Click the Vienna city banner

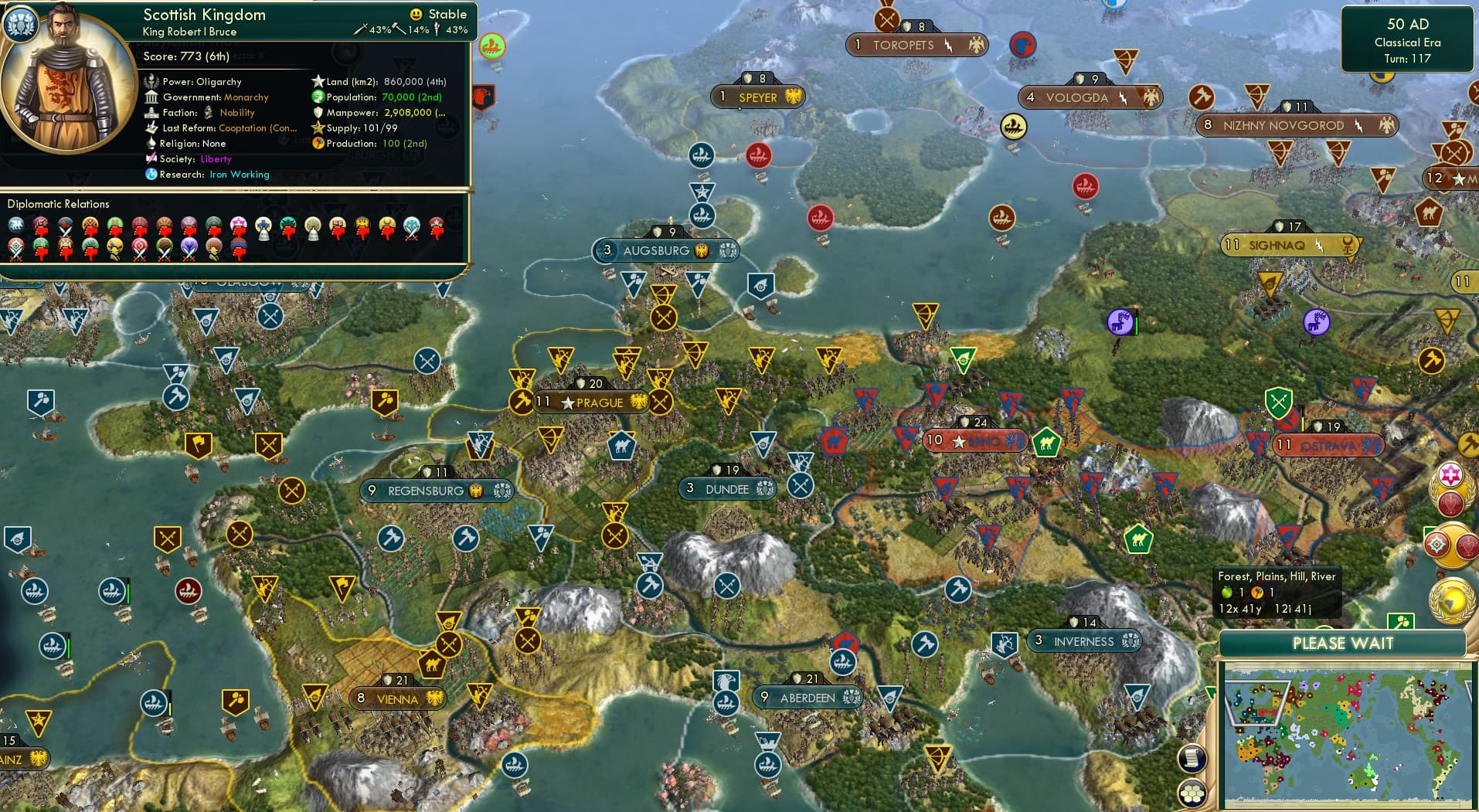pyautogui.click(x=396, y=698)
